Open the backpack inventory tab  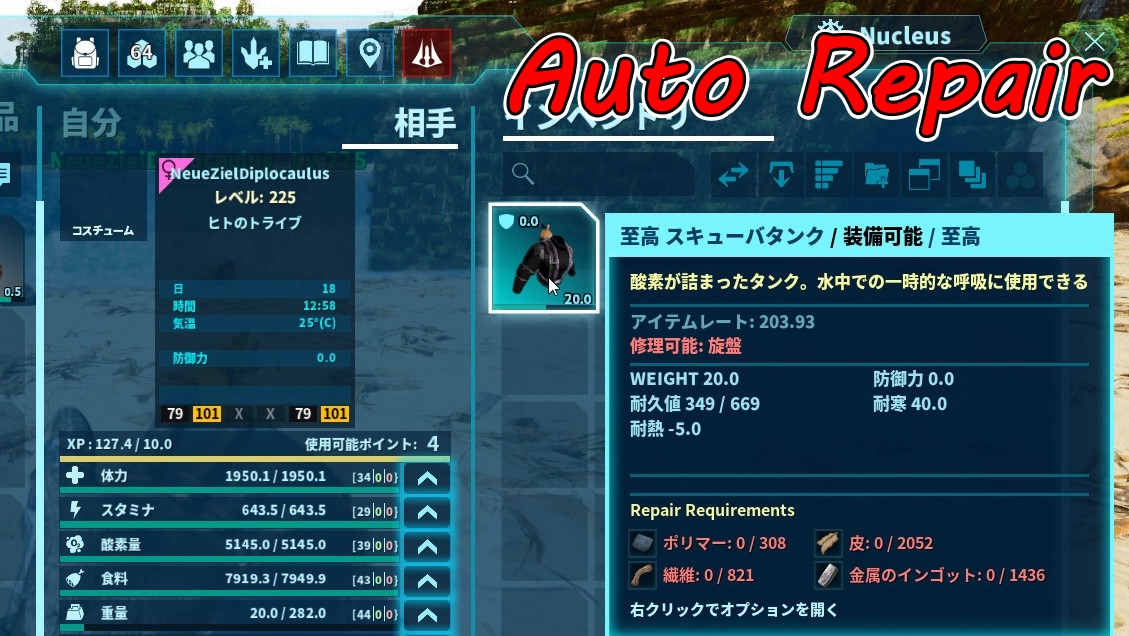pos(85,53)
